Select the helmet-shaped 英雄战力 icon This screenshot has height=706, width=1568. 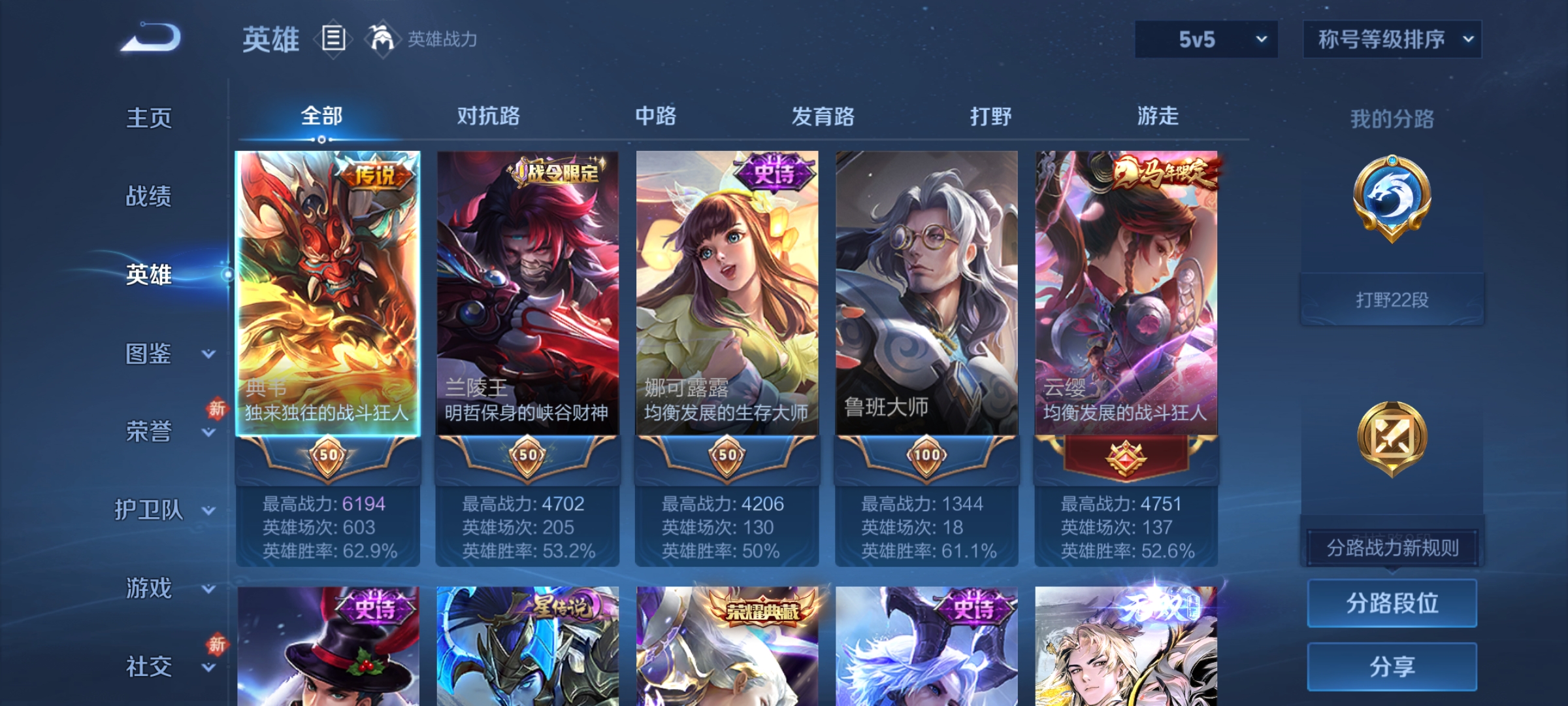coord(382,39)
